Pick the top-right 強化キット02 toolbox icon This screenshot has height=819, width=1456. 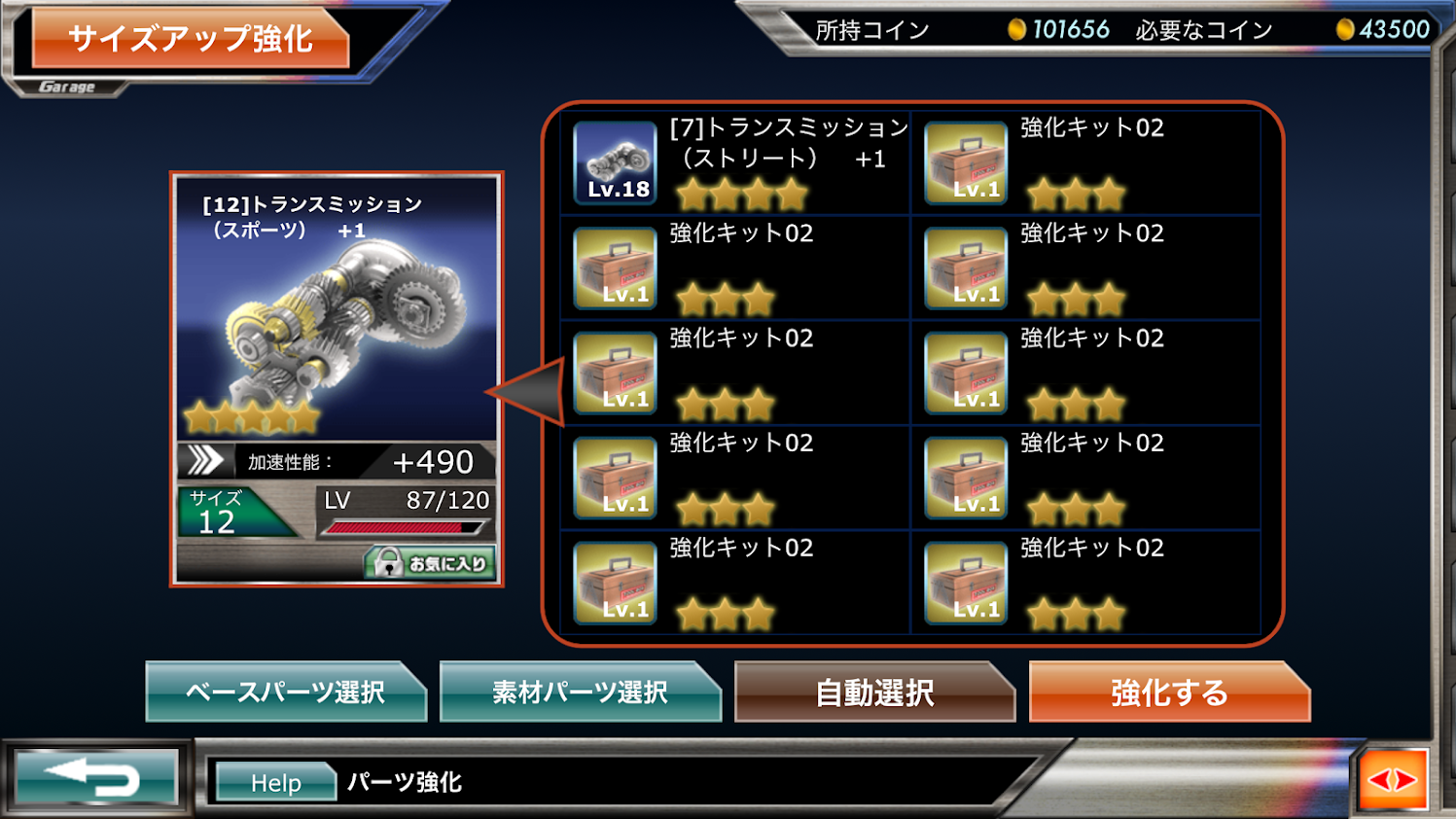tap(964, 161)
